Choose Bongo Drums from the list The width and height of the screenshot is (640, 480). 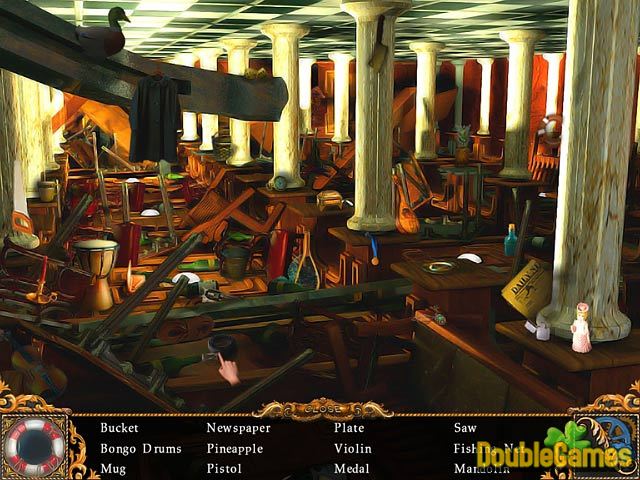pos(141,448)
